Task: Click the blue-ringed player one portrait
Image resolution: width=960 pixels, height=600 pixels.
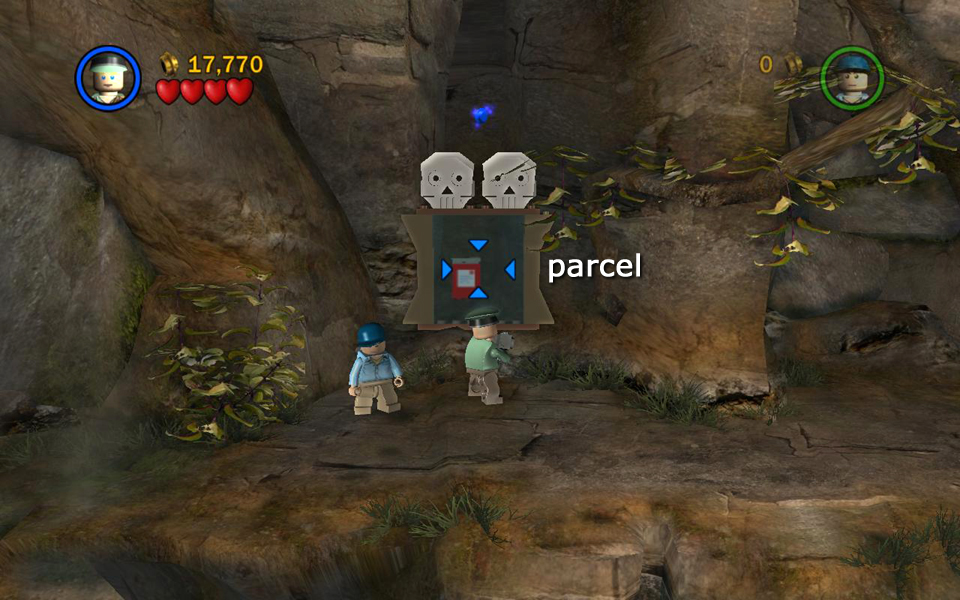Action: (x=107, y=77)
